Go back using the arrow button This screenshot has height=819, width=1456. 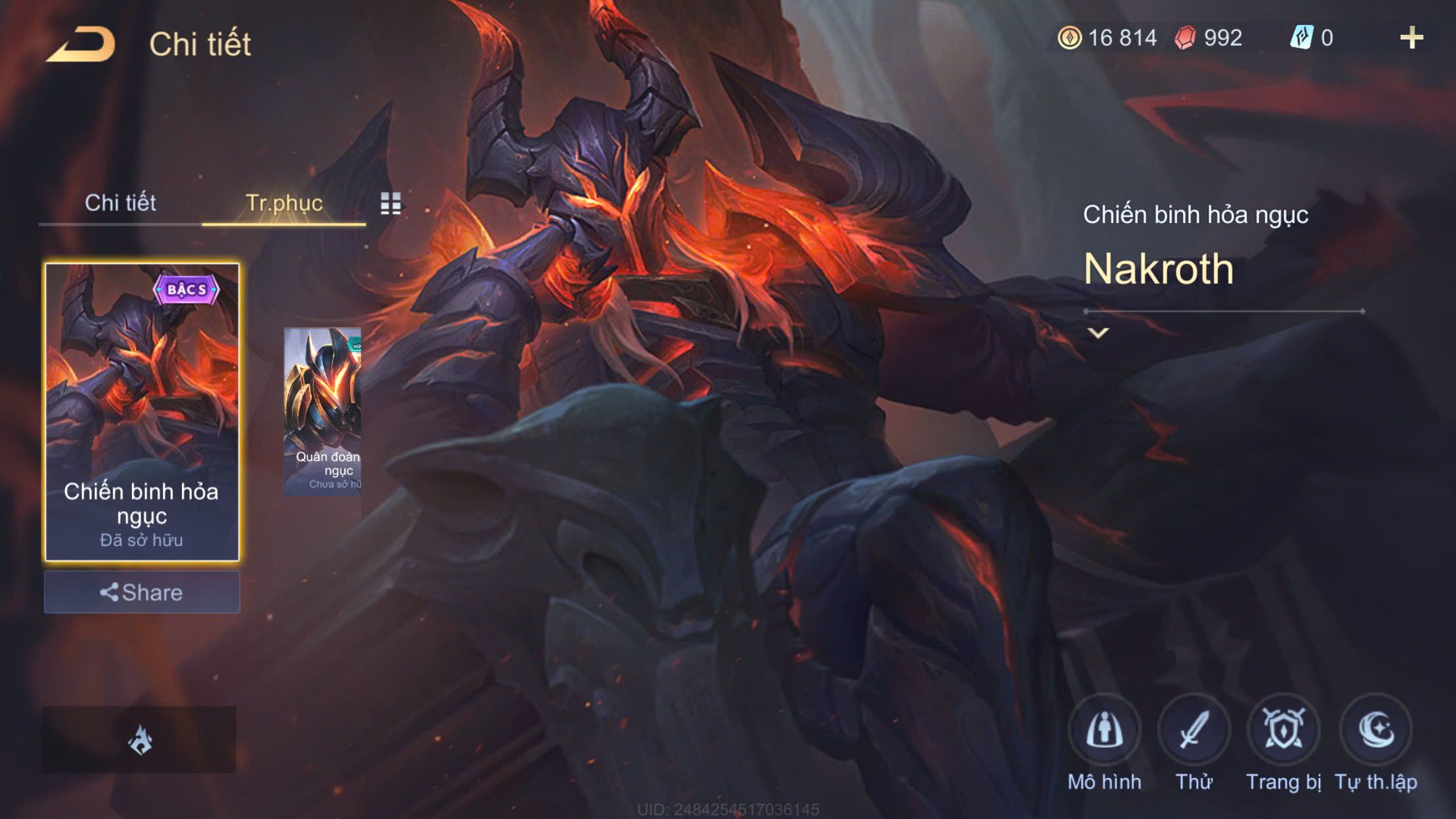click(x=81, y=45)
